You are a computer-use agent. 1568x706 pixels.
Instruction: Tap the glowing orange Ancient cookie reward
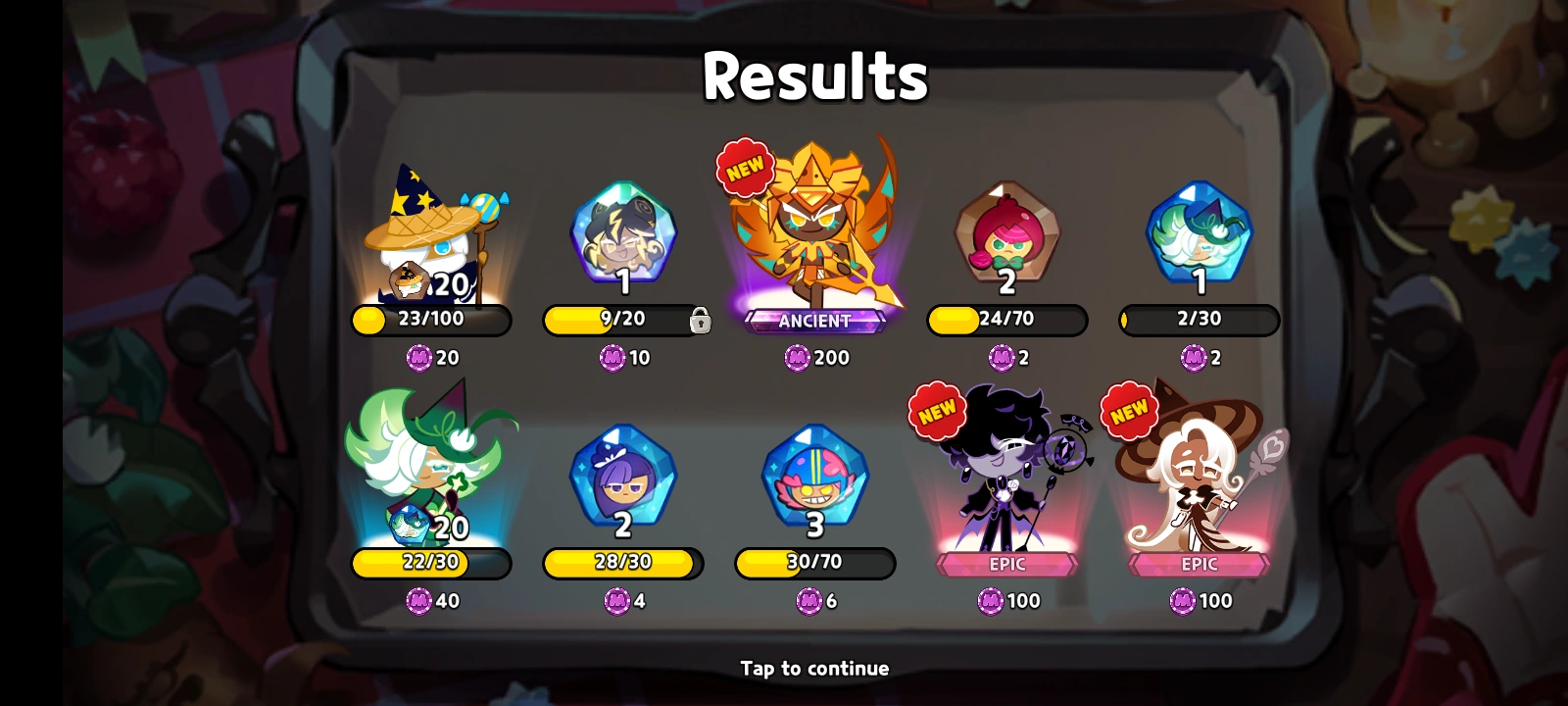point(816,226)
